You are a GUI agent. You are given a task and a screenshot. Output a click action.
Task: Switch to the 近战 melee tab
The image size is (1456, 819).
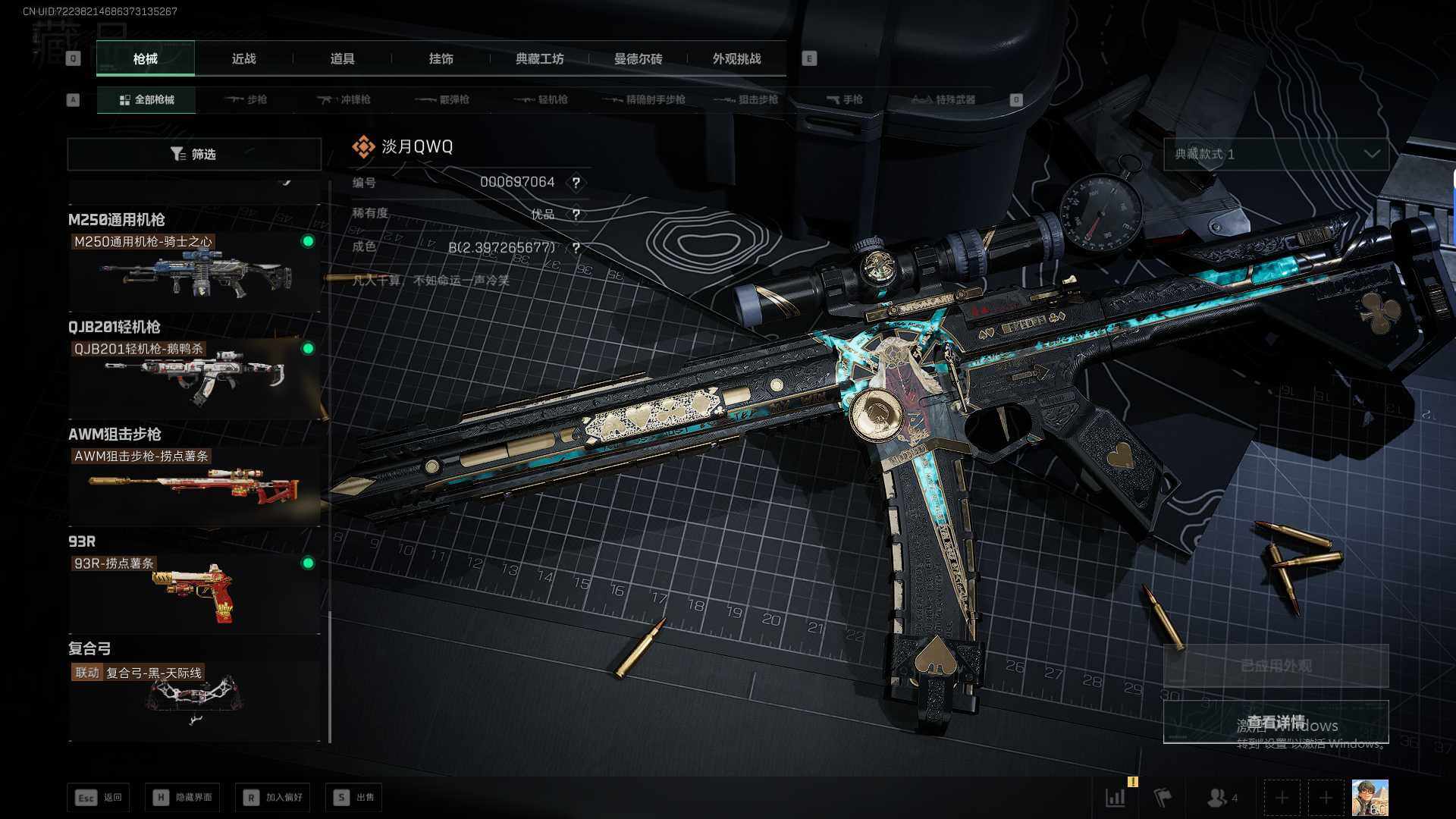[x=243, y=58]
